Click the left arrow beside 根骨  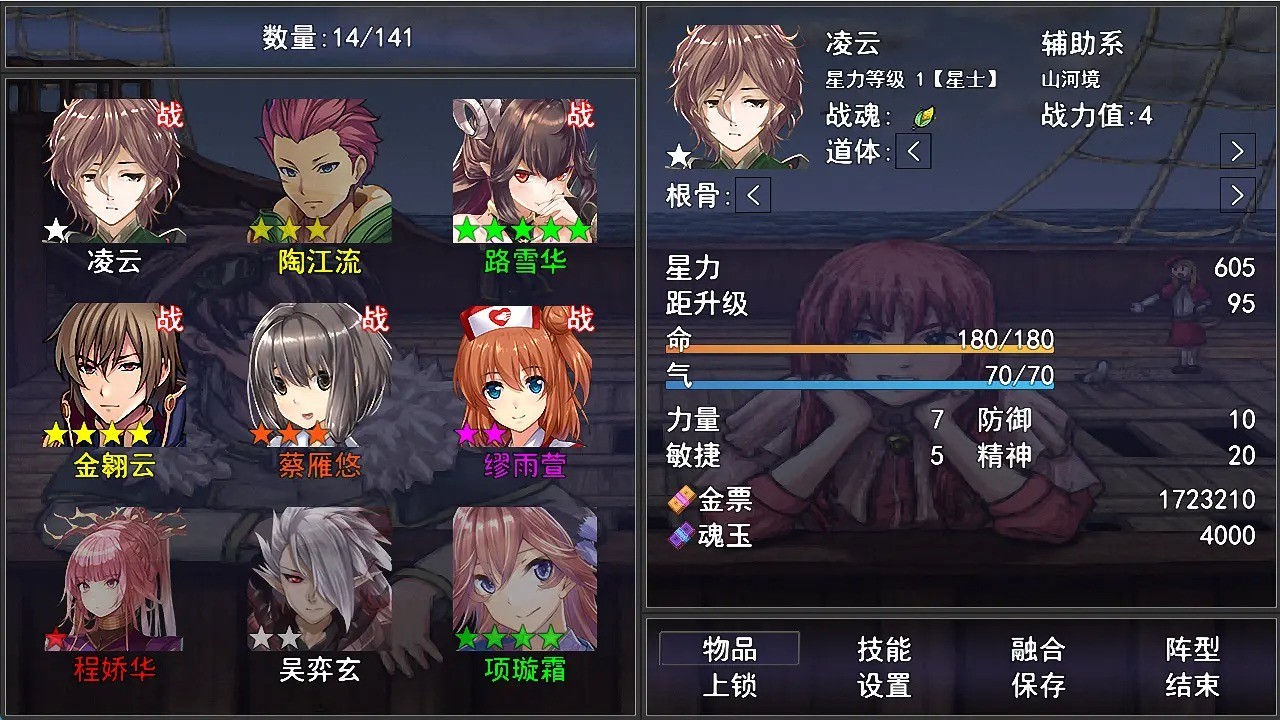(752, 195)
